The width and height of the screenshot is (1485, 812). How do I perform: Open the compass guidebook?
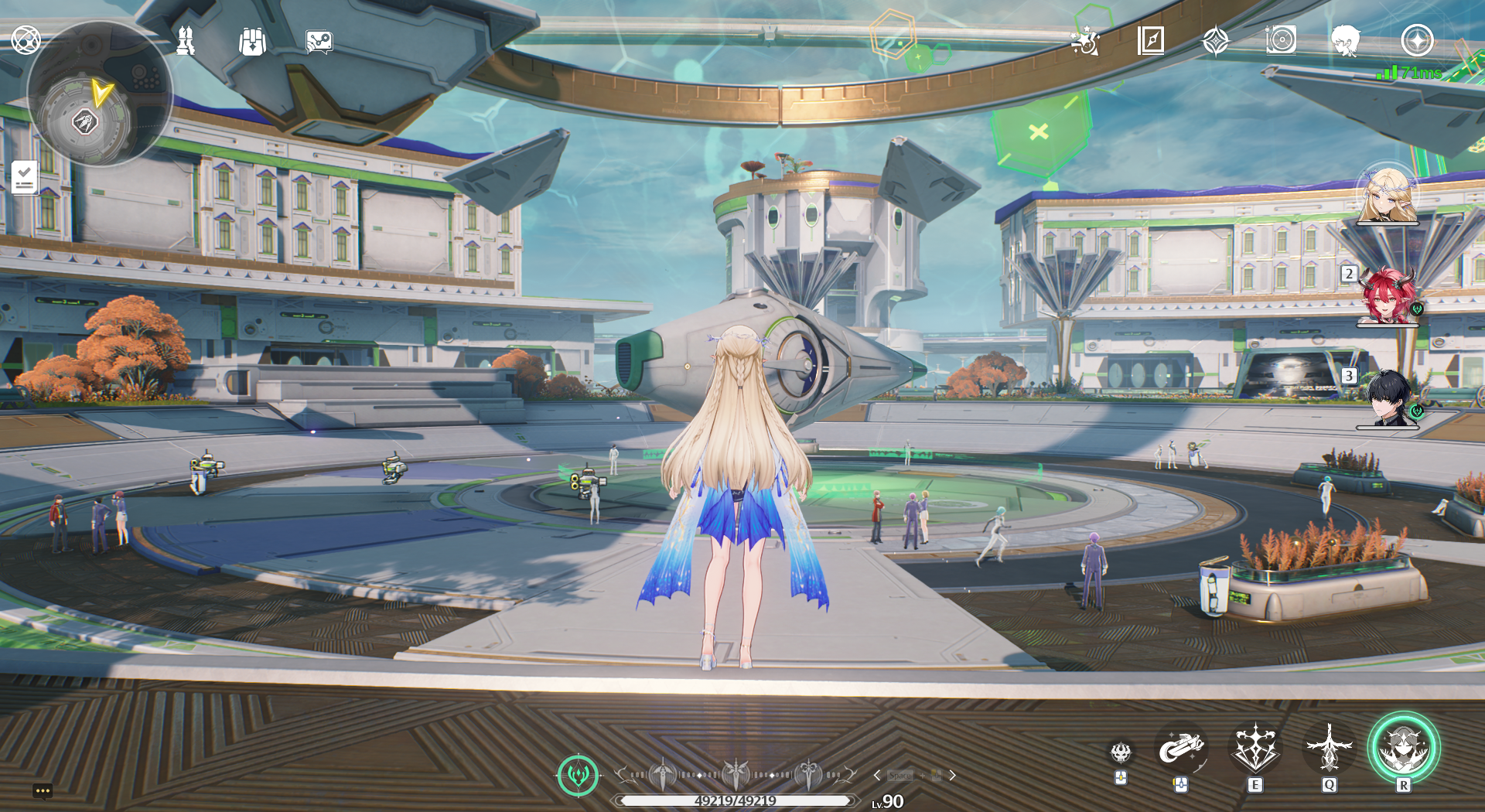coord(1151,40)
